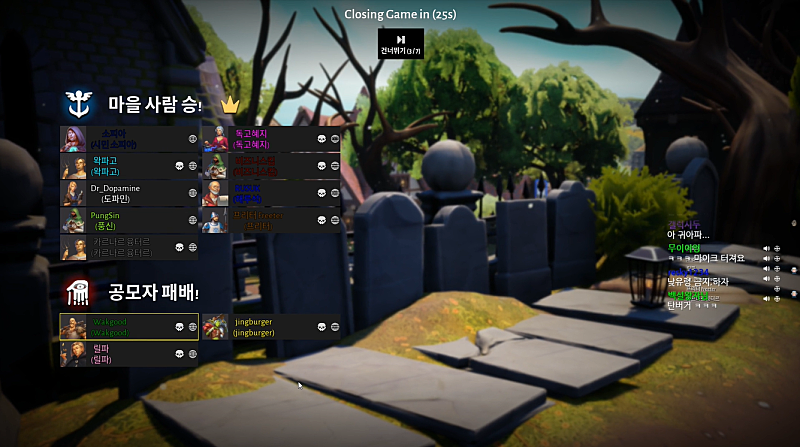Open the globe icon beside Dr_Dopamine
The height and width of the screenshot is (447, 800).
coord(193,193)
